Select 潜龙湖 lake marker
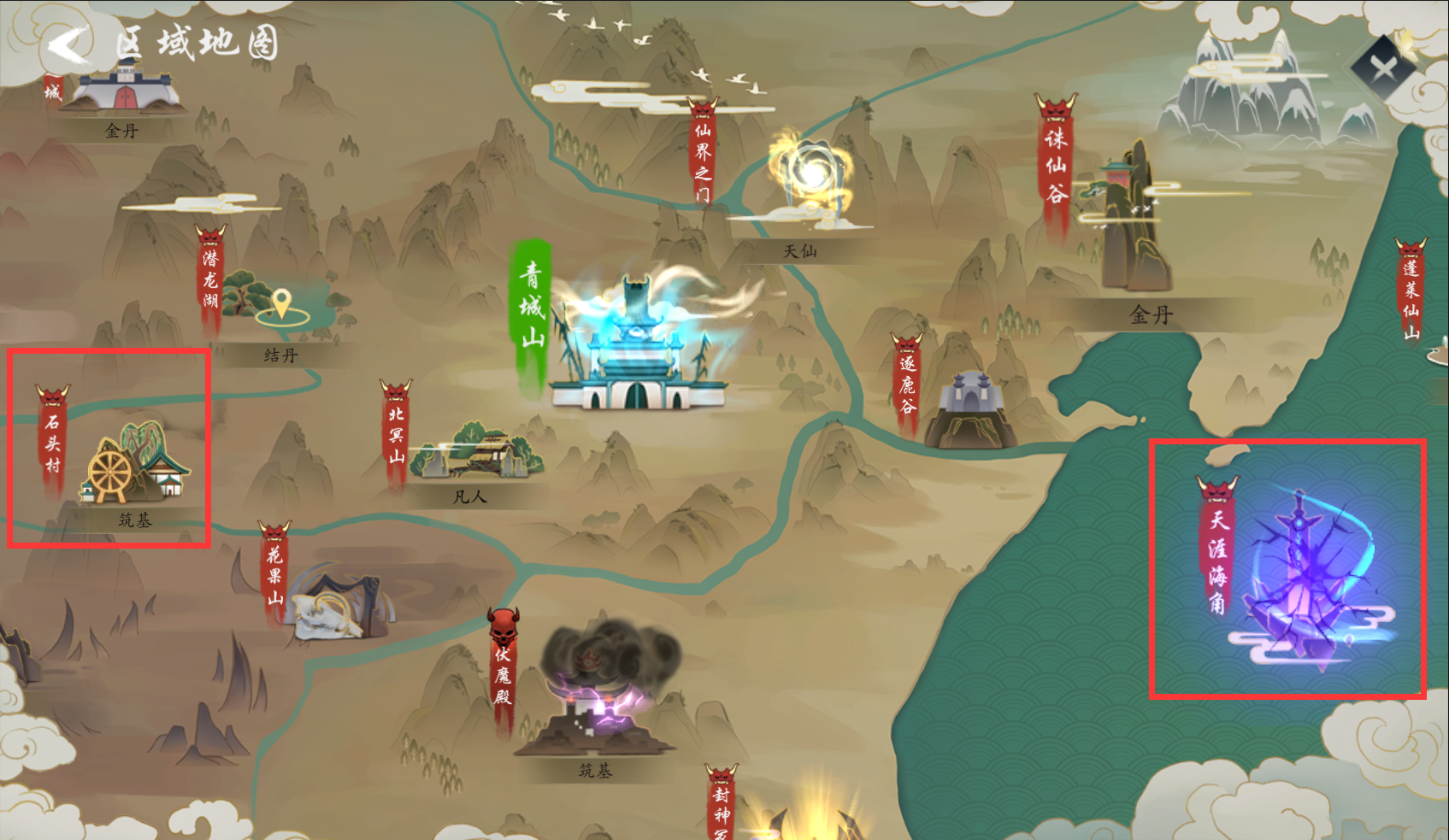This screenshot has height=840, width=1449. click(210, 279)
